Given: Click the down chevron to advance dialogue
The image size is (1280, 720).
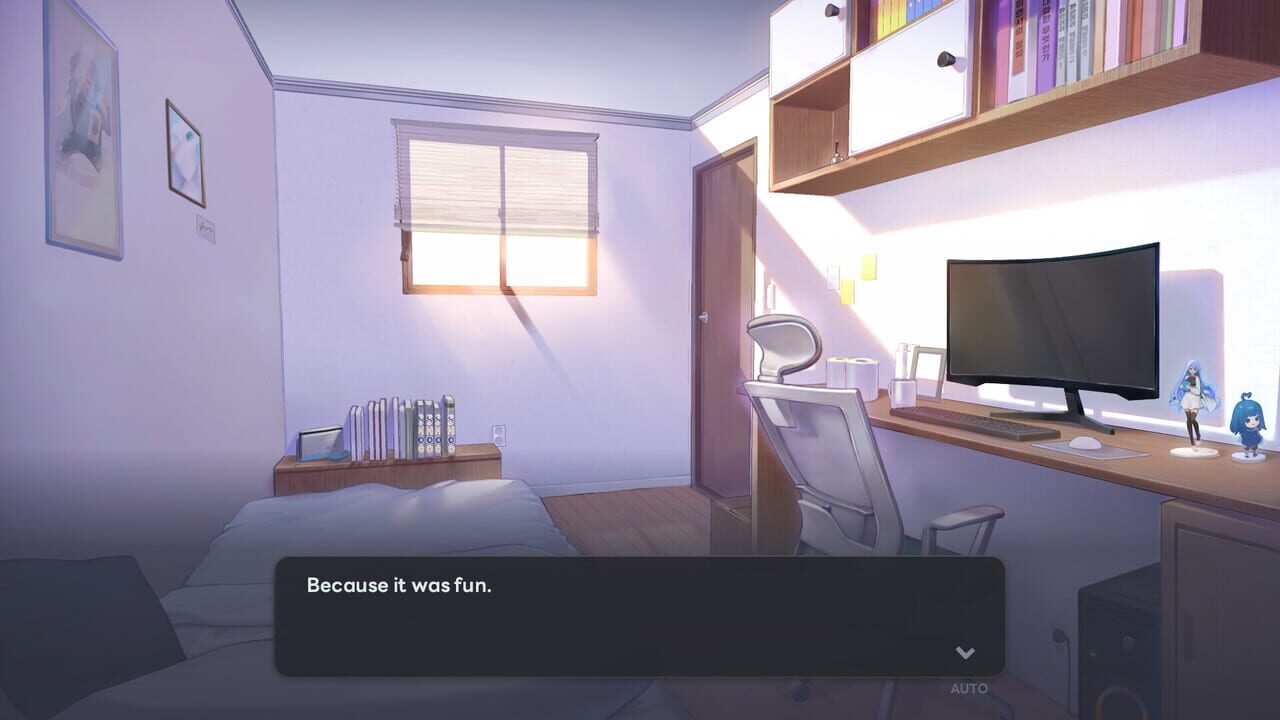Looking at the screenshot, I should pos(964,653).
